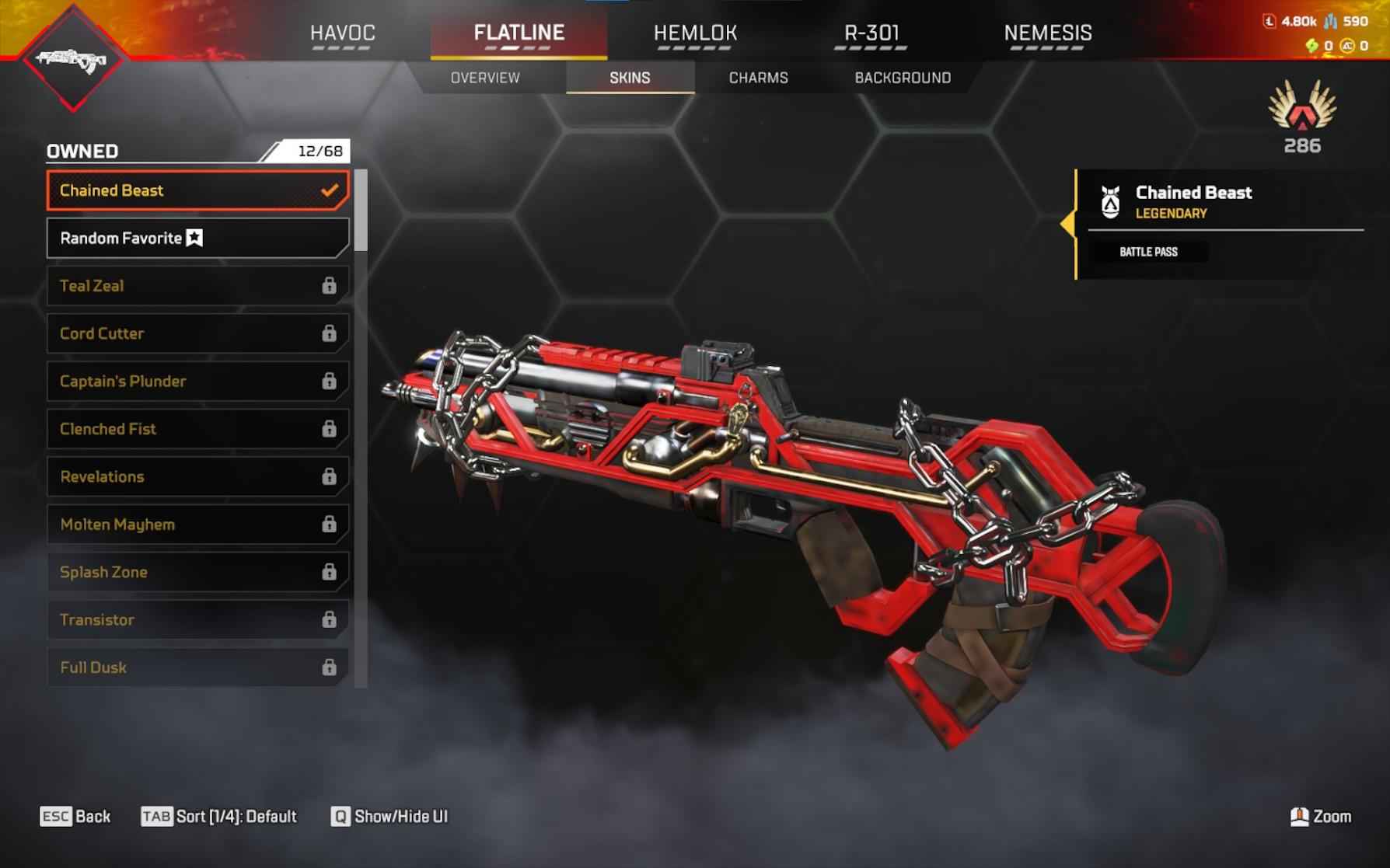Toggle the Random Favorite star option

click(193, 238)
